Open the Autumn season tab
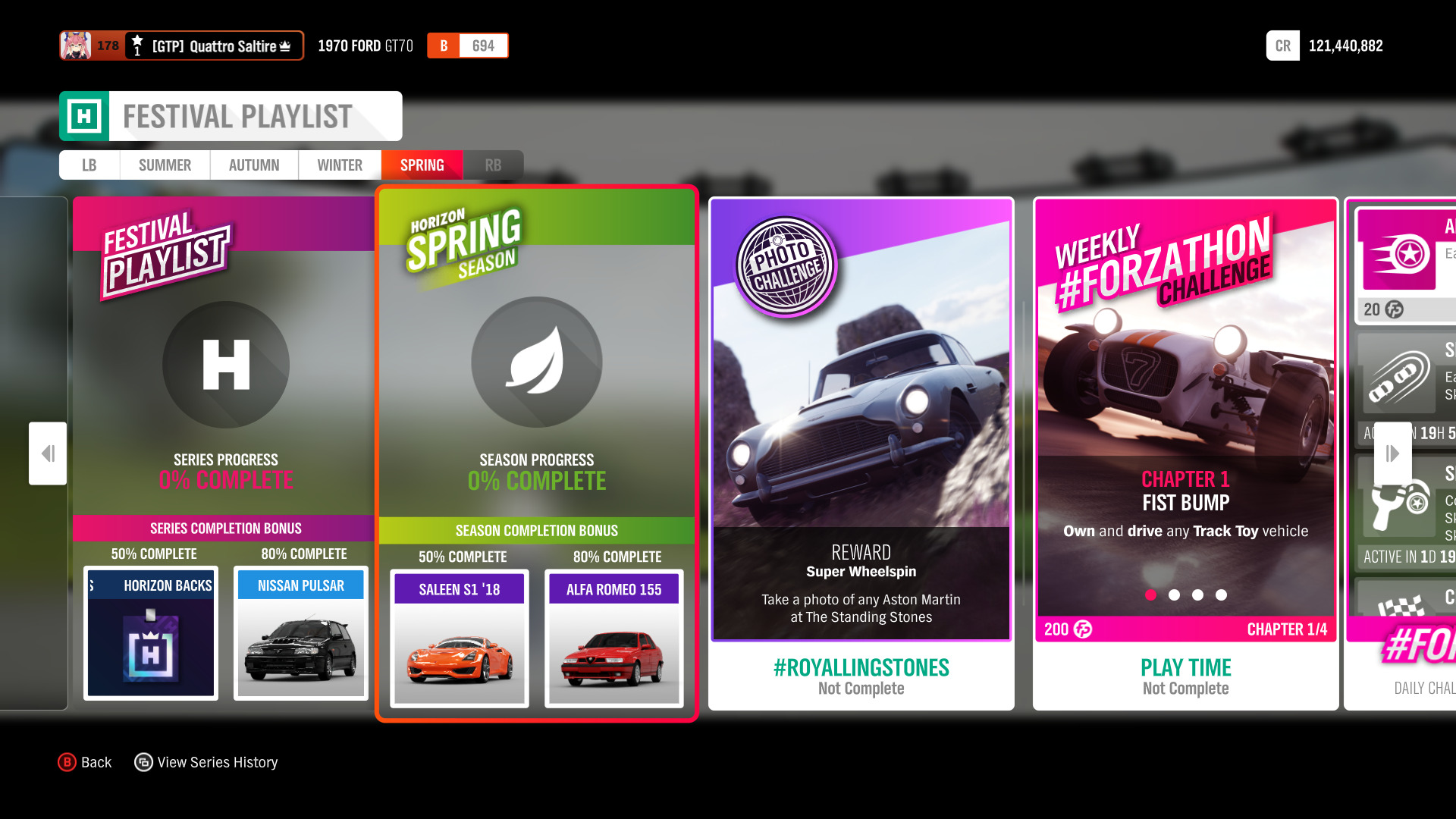 [253, 165]
